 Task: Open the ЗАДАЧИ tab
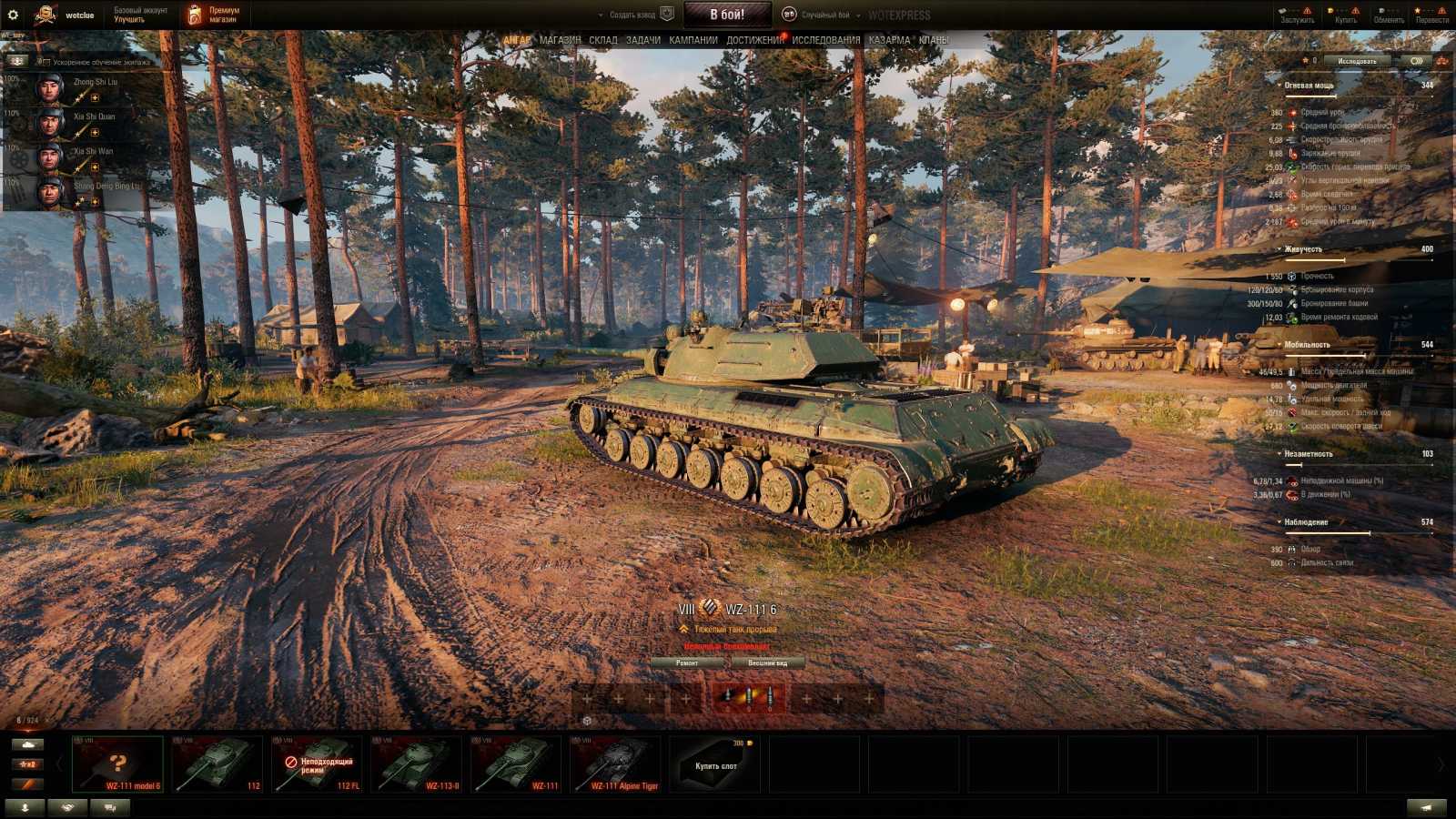[642, 40]
